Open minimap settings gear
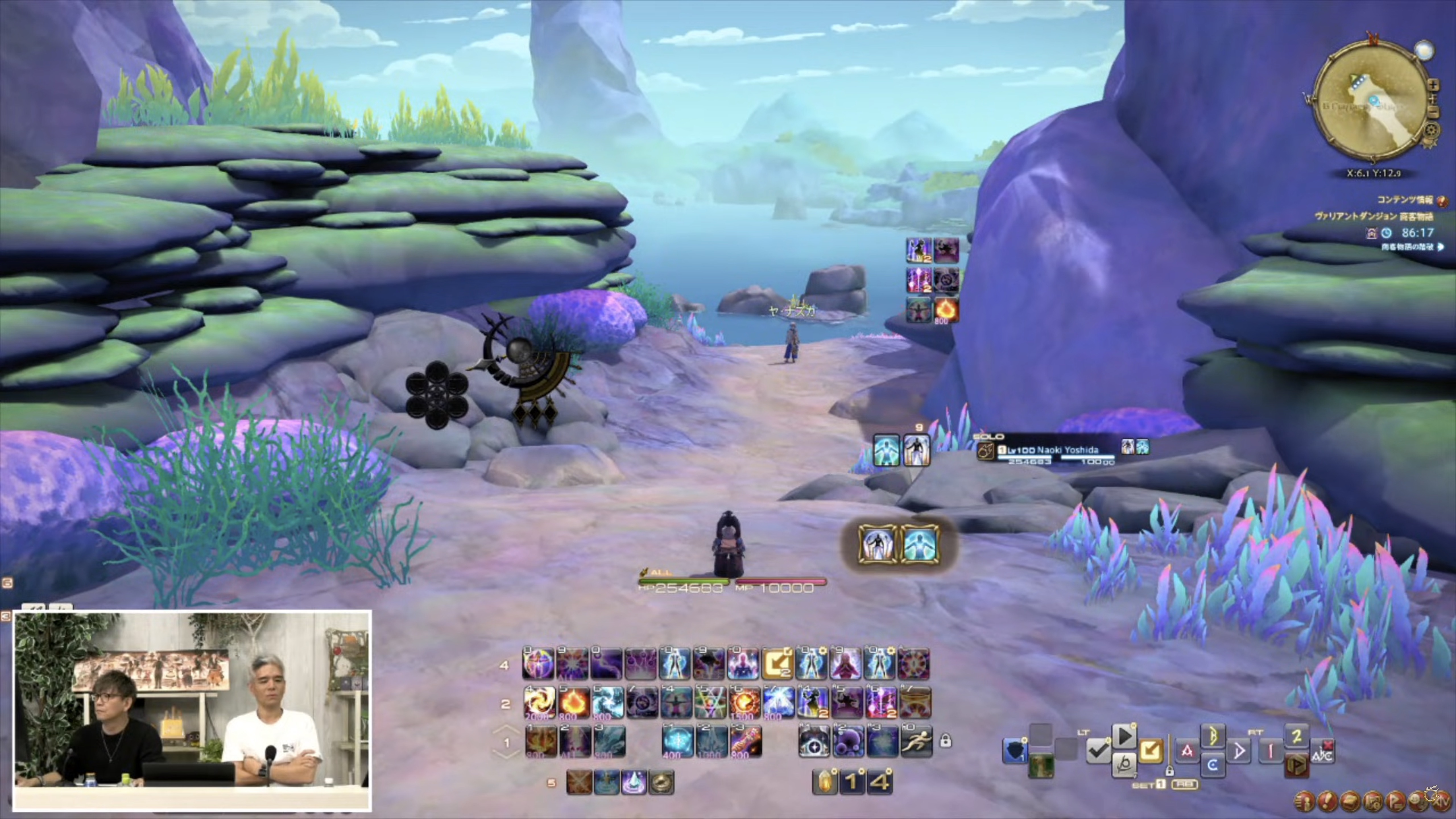This screenshot has height=819, width=1456. (x=1432, y=129)
